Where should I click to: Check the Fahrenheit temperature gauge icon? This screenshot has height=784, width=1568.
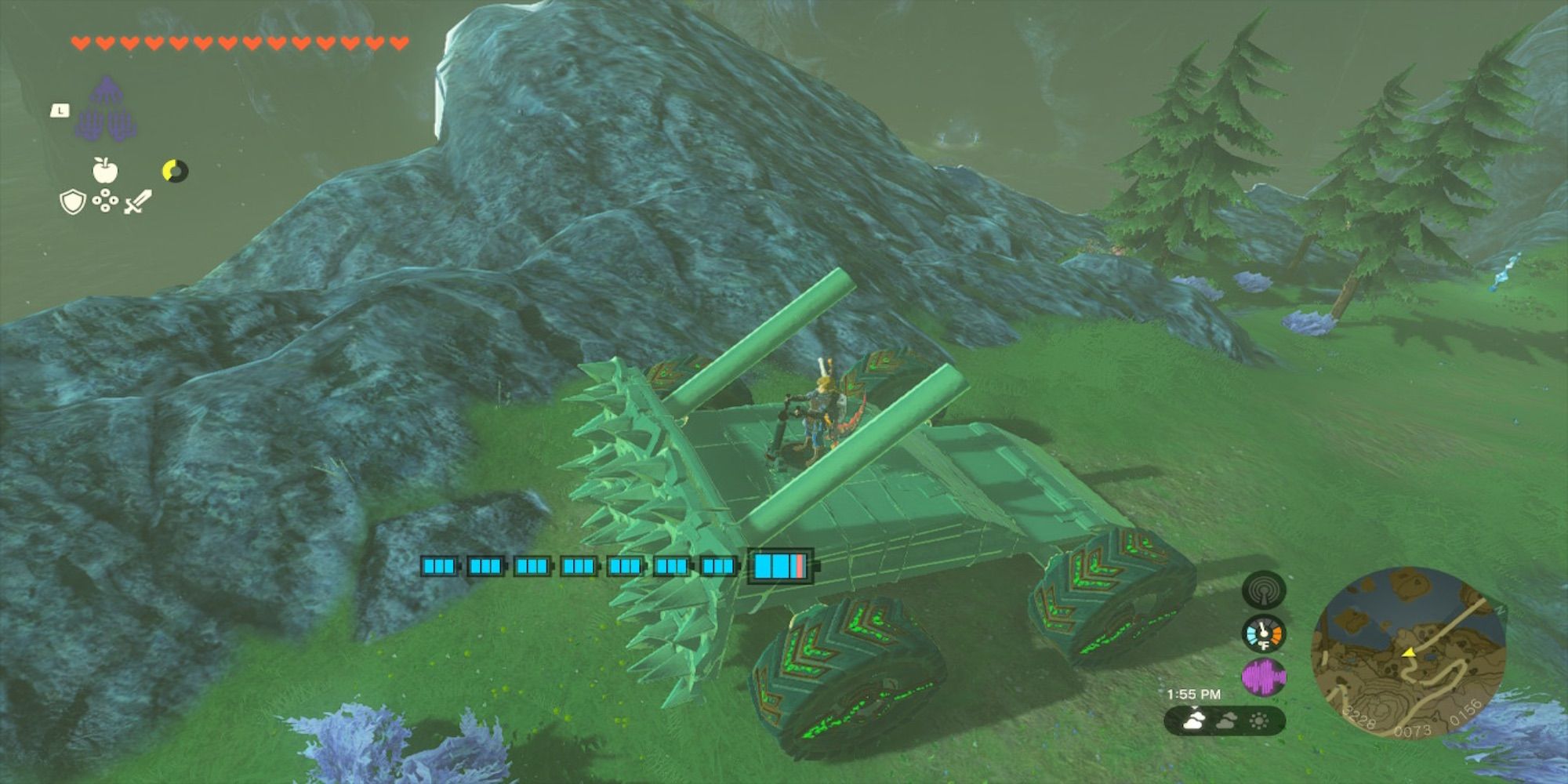click(x=1263, y=633)
